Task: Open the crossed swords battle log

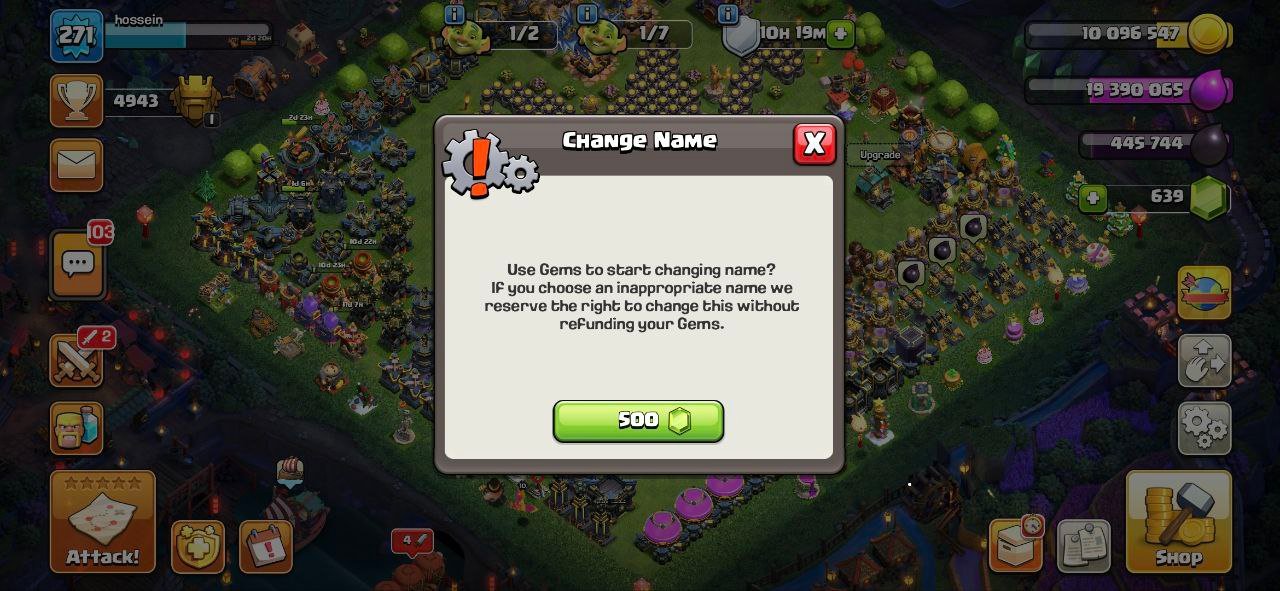Action: [77, 361]
